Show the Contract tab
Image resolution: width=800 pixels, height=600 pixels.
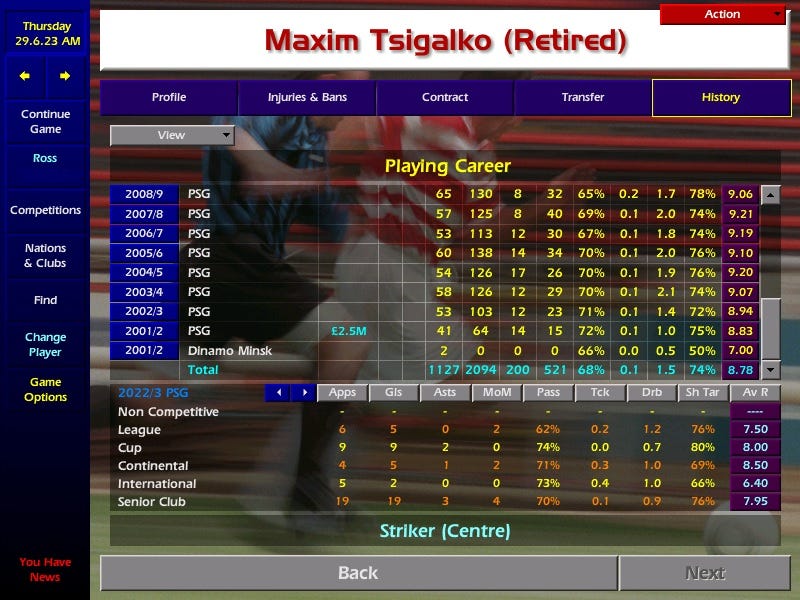click(x=445, y=98)
